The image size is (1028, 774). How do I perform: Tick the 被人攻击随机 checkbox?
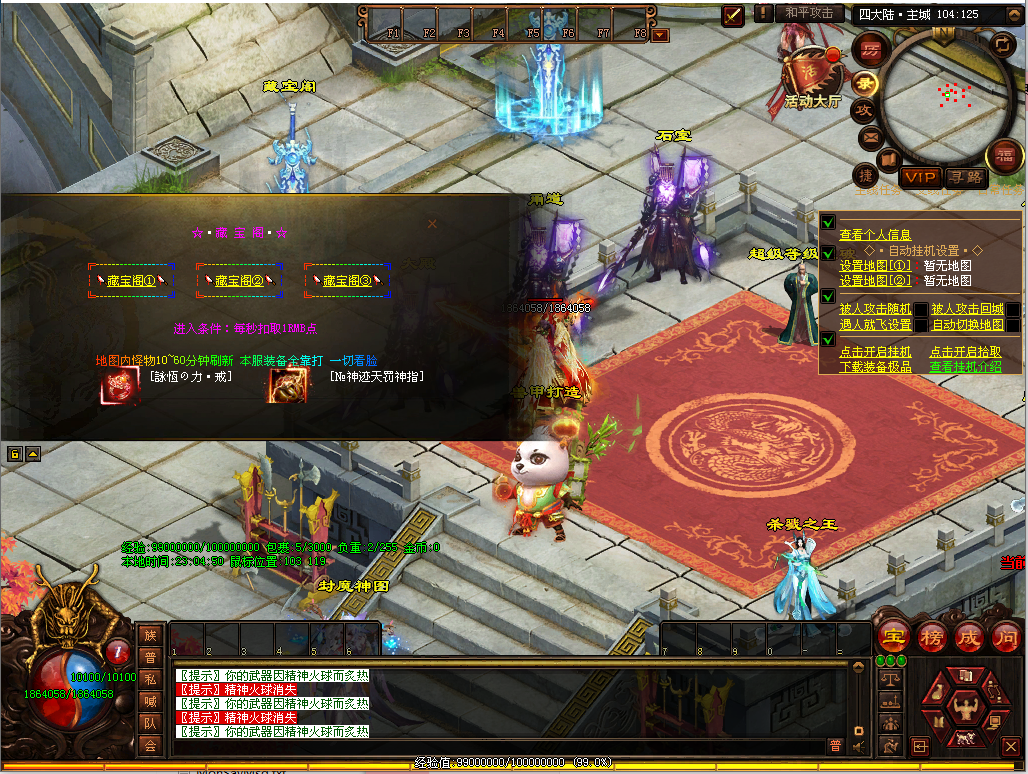pyautogui.click(x=920, y=310)
